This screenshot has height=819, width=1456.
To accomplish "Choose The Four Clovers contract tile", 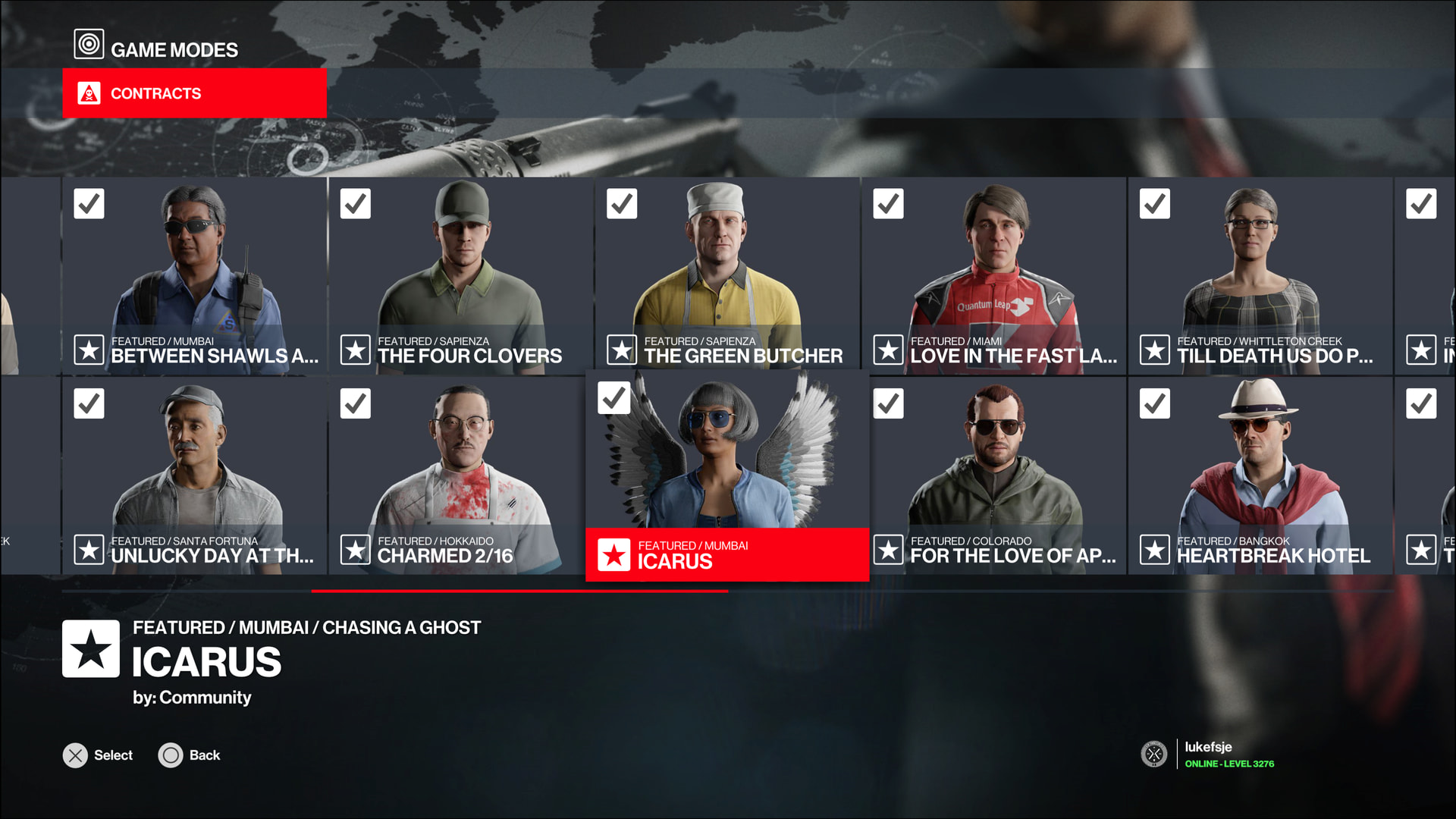I will click(x=461, y=276).
